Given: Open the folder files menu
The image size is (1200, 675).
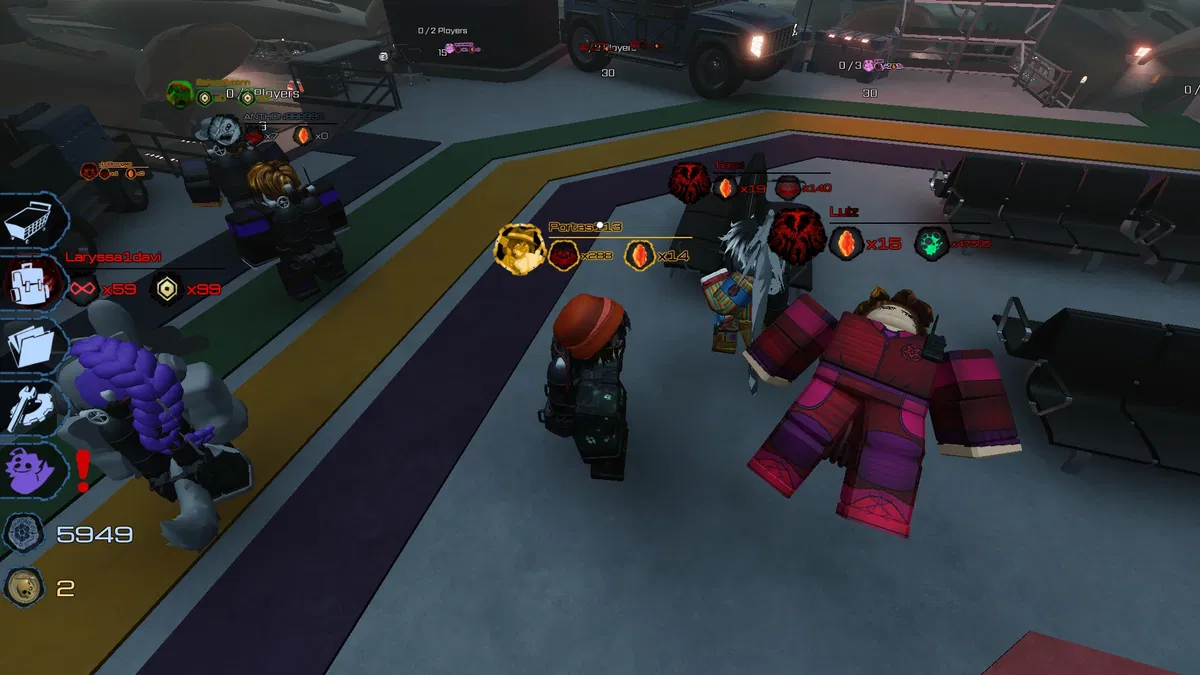Looking at the screenshot, I should 34,345.
